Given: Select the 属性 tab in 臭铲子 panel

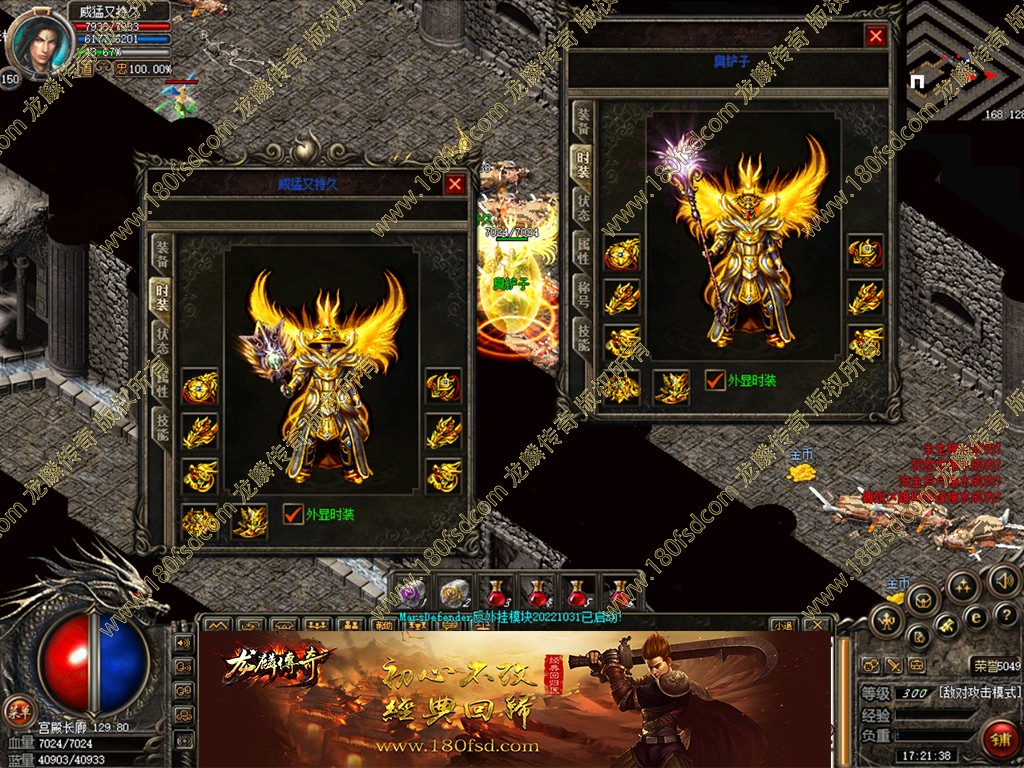Looking at the screenshot, I should (581, 249).
